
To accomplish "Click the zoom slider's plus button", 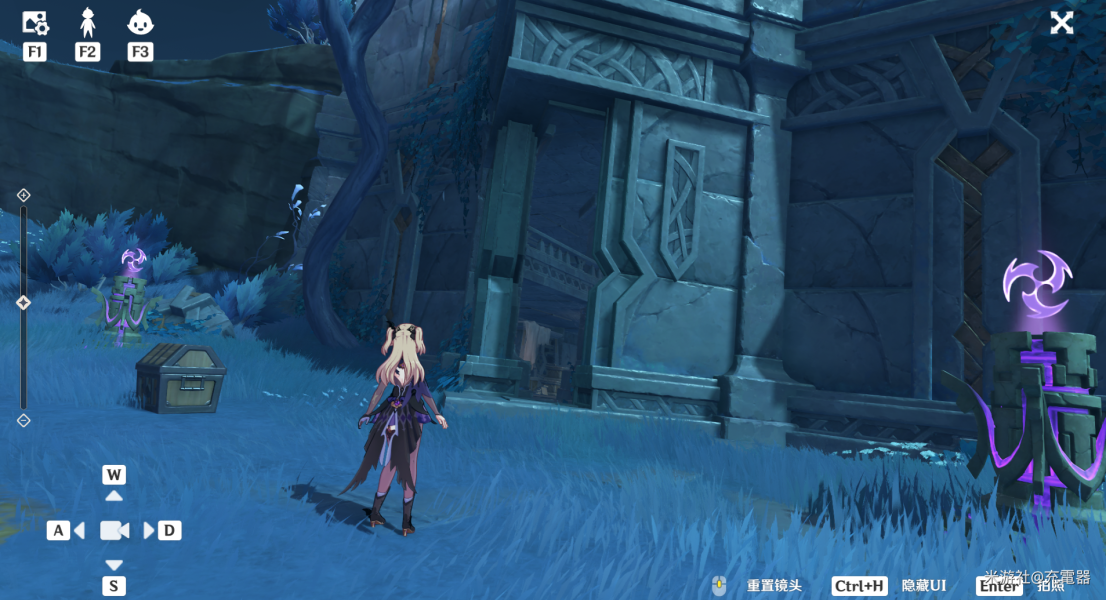I will [x=24, y=195].
